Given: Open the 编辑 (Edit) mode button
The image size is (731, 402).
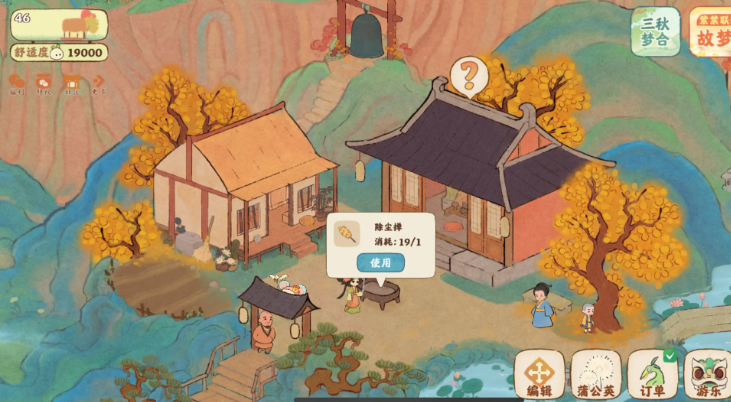Looking at the screenshot, I should [x=539, y=375].
